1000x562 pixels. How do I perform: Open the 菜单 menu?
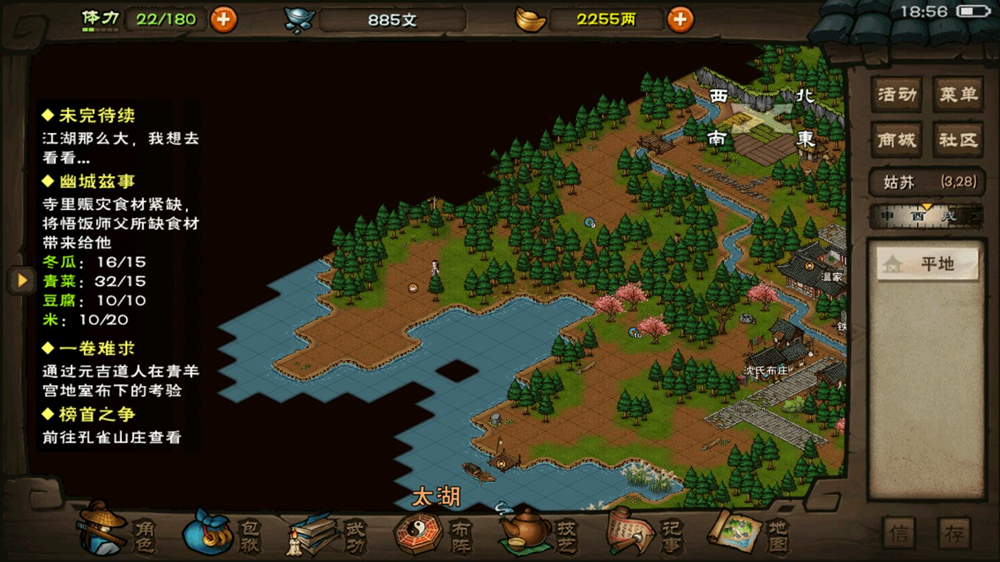[x=956, y=95]
